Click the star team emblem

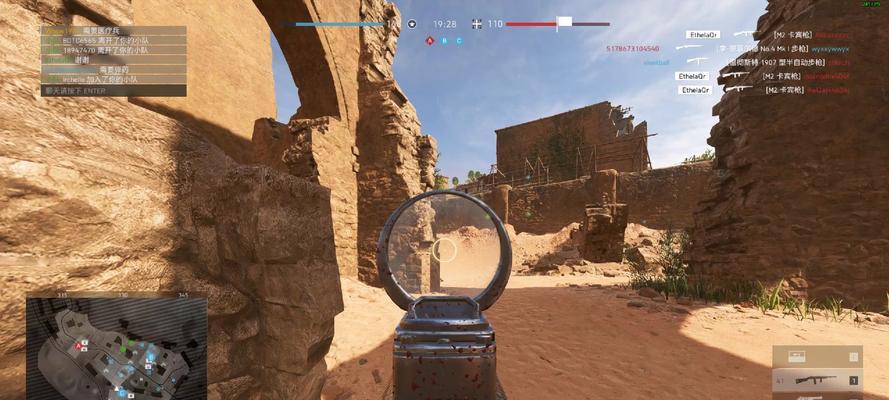point(411,24)
